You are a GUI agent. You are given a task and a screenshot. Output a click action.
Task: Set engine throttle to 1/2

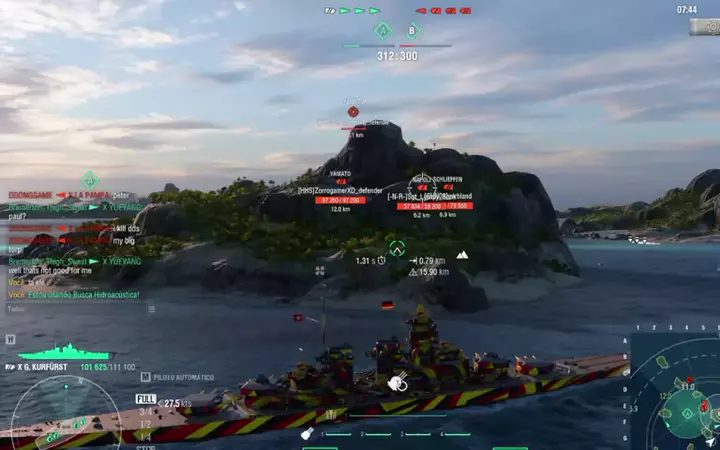[x=145, y=423]
